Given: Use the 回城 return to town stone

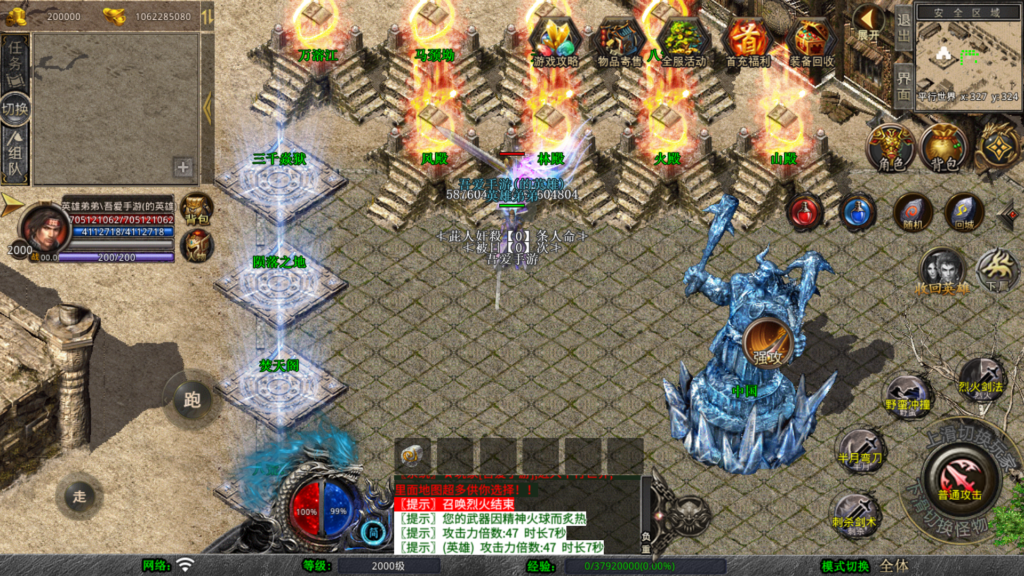Looking at the screenshot, I should coord(964,212).
